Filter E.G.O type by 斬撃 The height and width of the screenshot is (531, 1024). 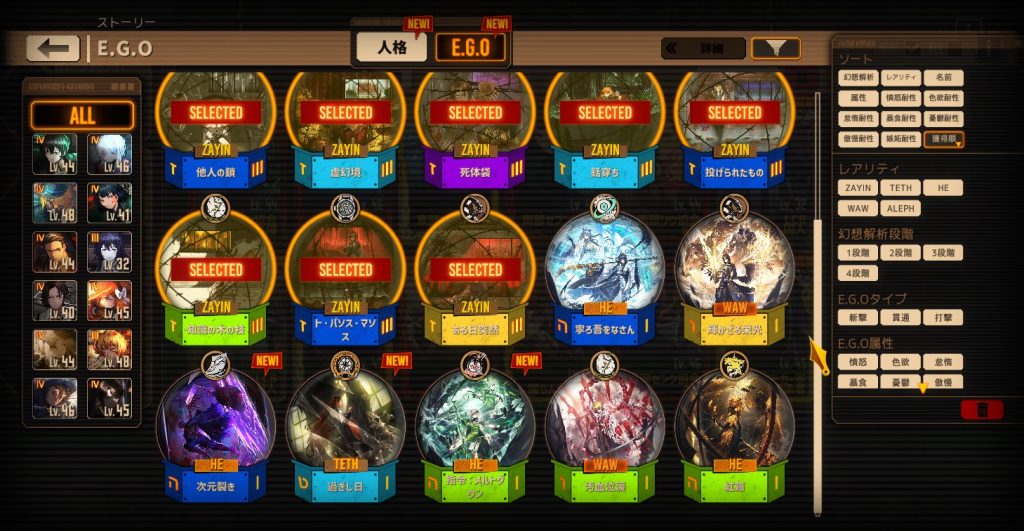(x=858, y=317)
